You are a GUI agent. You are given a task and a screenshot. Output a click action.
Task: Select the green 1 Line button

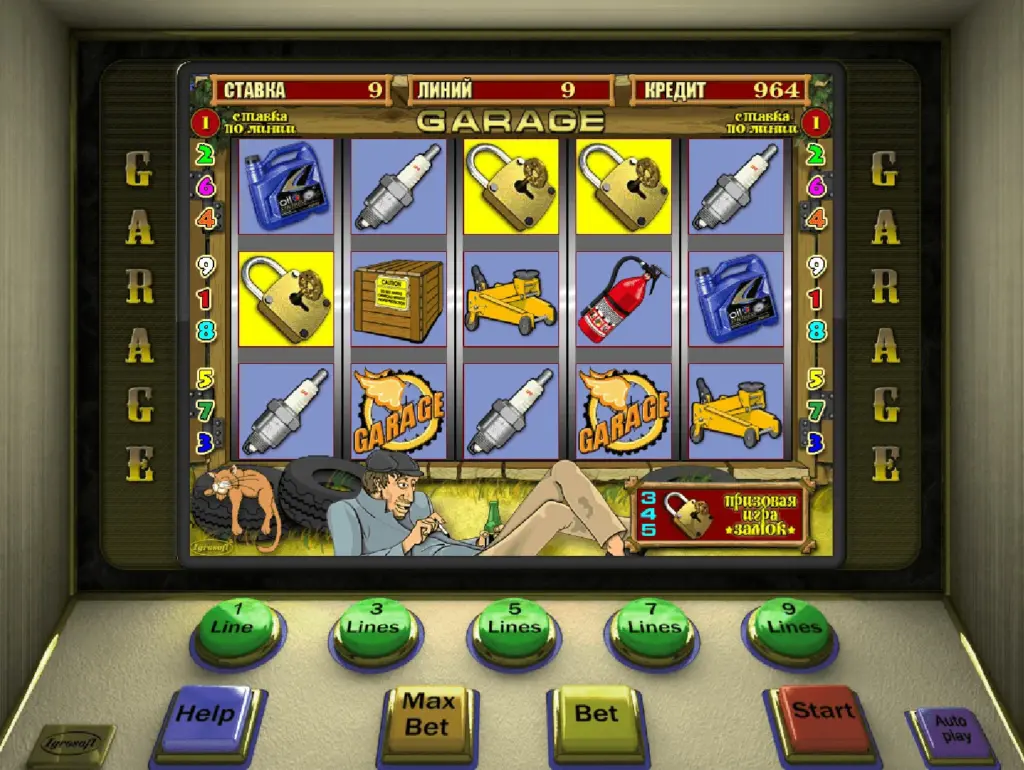(x=237, y=626)
